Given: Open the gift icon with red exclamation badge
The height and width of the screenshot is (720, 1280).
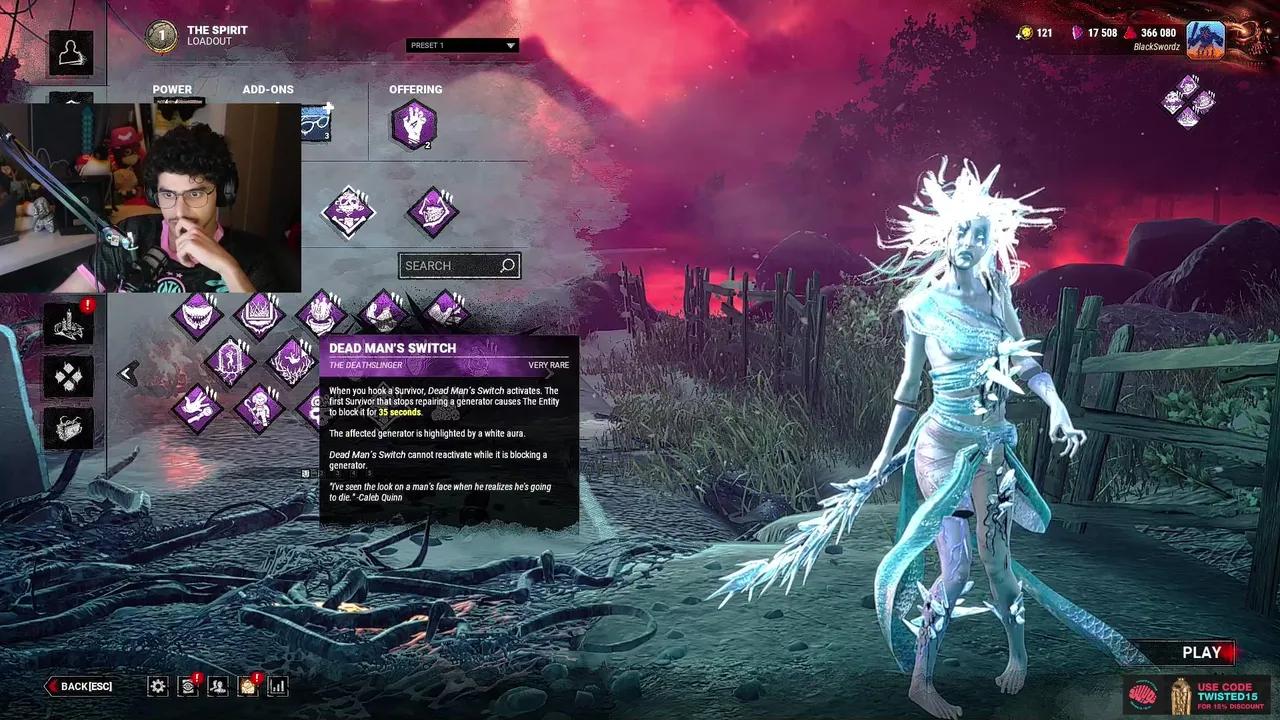Looking at the screenshot, I should [x=247, y=686].
